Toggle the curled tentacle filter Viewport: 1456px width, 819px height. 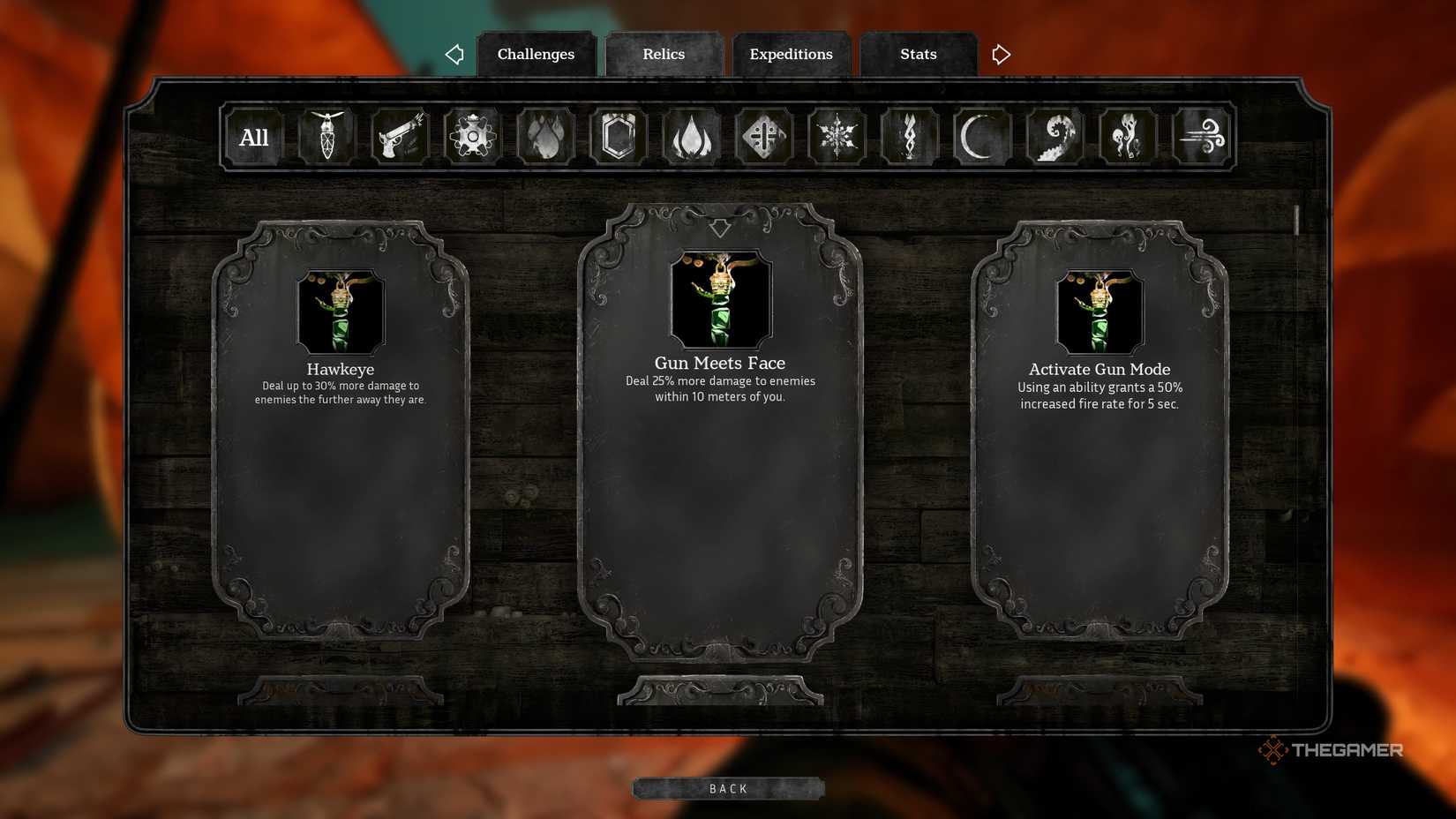(x=1055, y=136)
